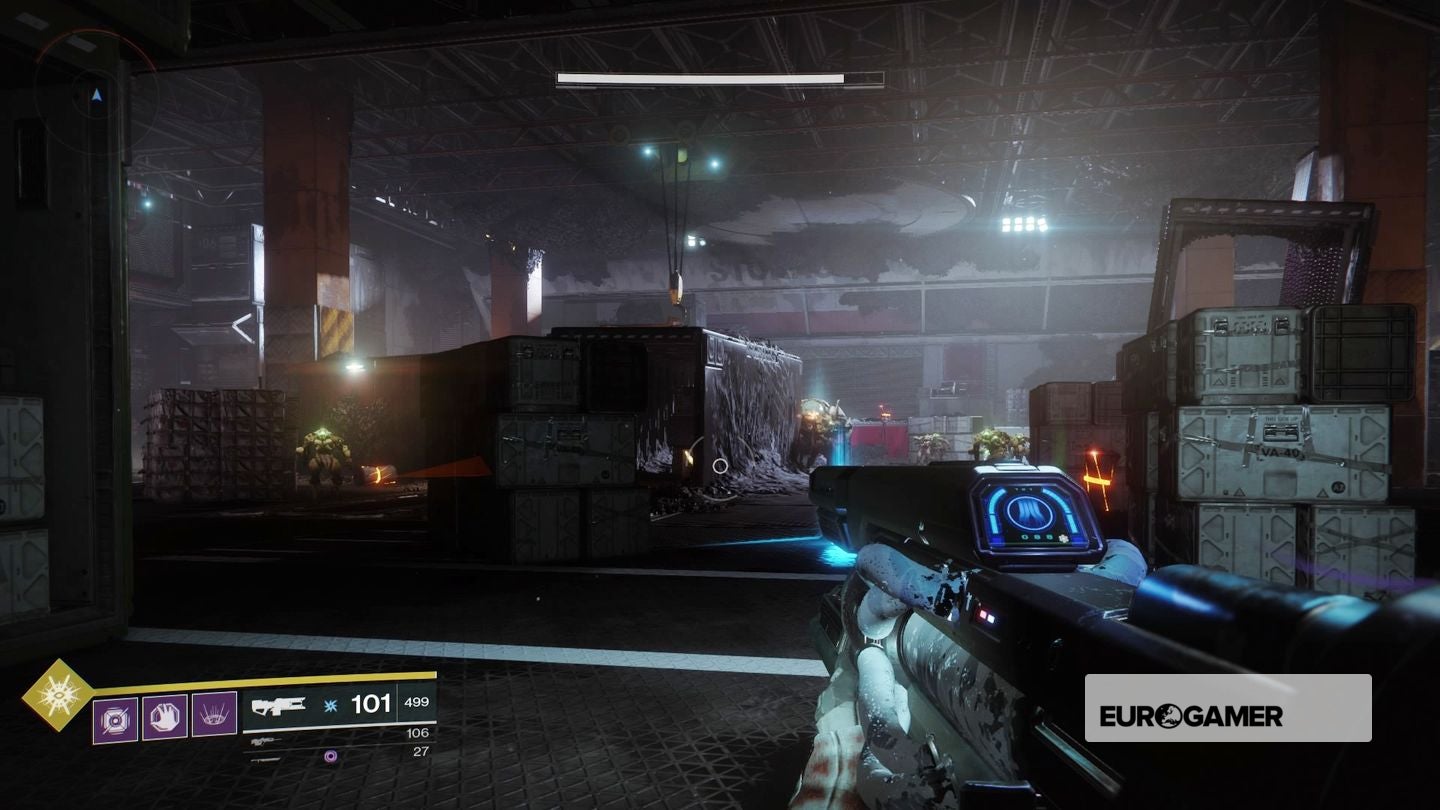Activate the golden diamond Super ability icon
The height and width of the screenshot is (810, 1440).
[x=57, y=693]
